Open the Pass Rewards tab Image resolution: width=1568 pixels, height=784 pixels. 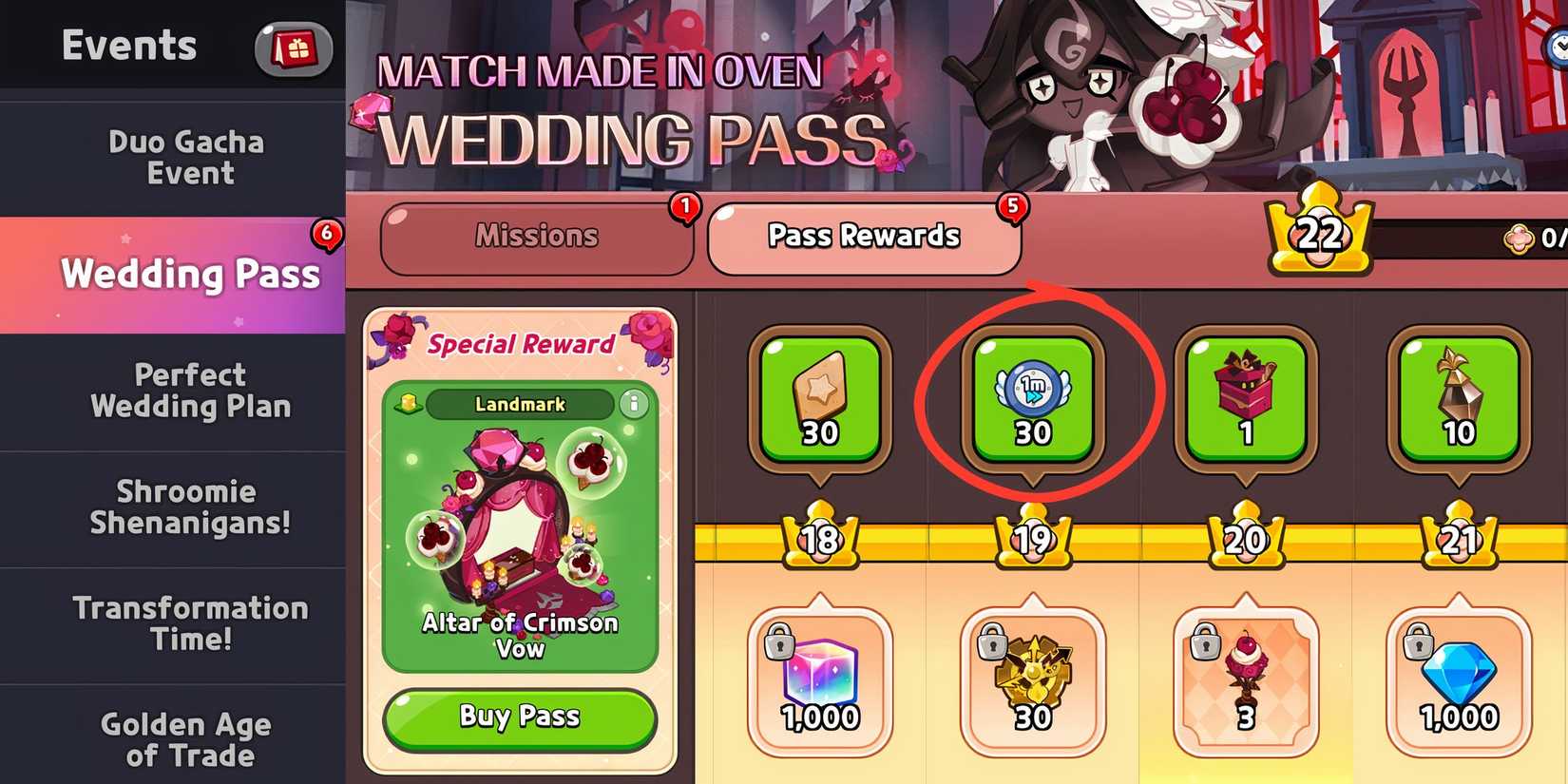pyautogui.click(x=863, y=237)
